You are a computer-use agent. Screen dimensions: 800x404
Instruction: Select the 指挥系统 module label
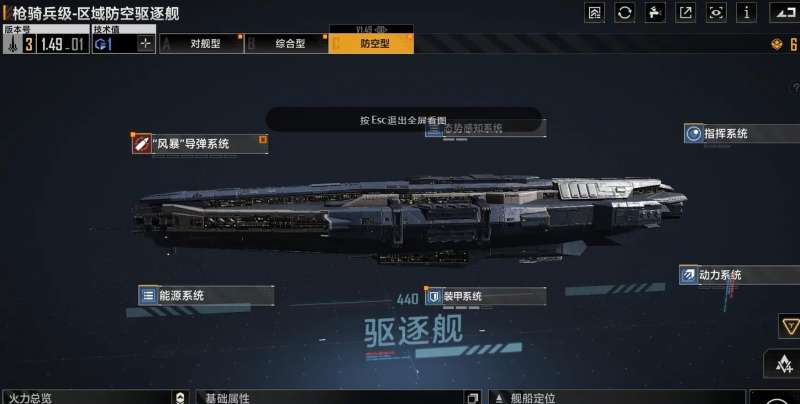pos(725,133)
